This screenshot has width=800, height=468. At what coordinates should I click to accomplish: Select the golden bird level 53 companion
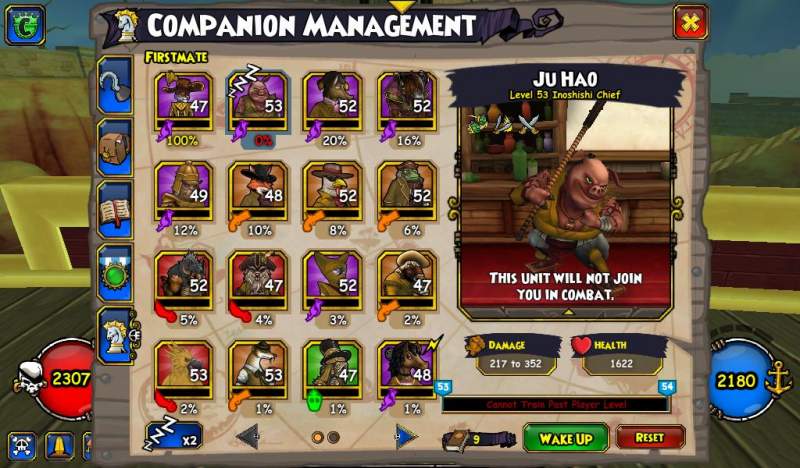[183, 368]
